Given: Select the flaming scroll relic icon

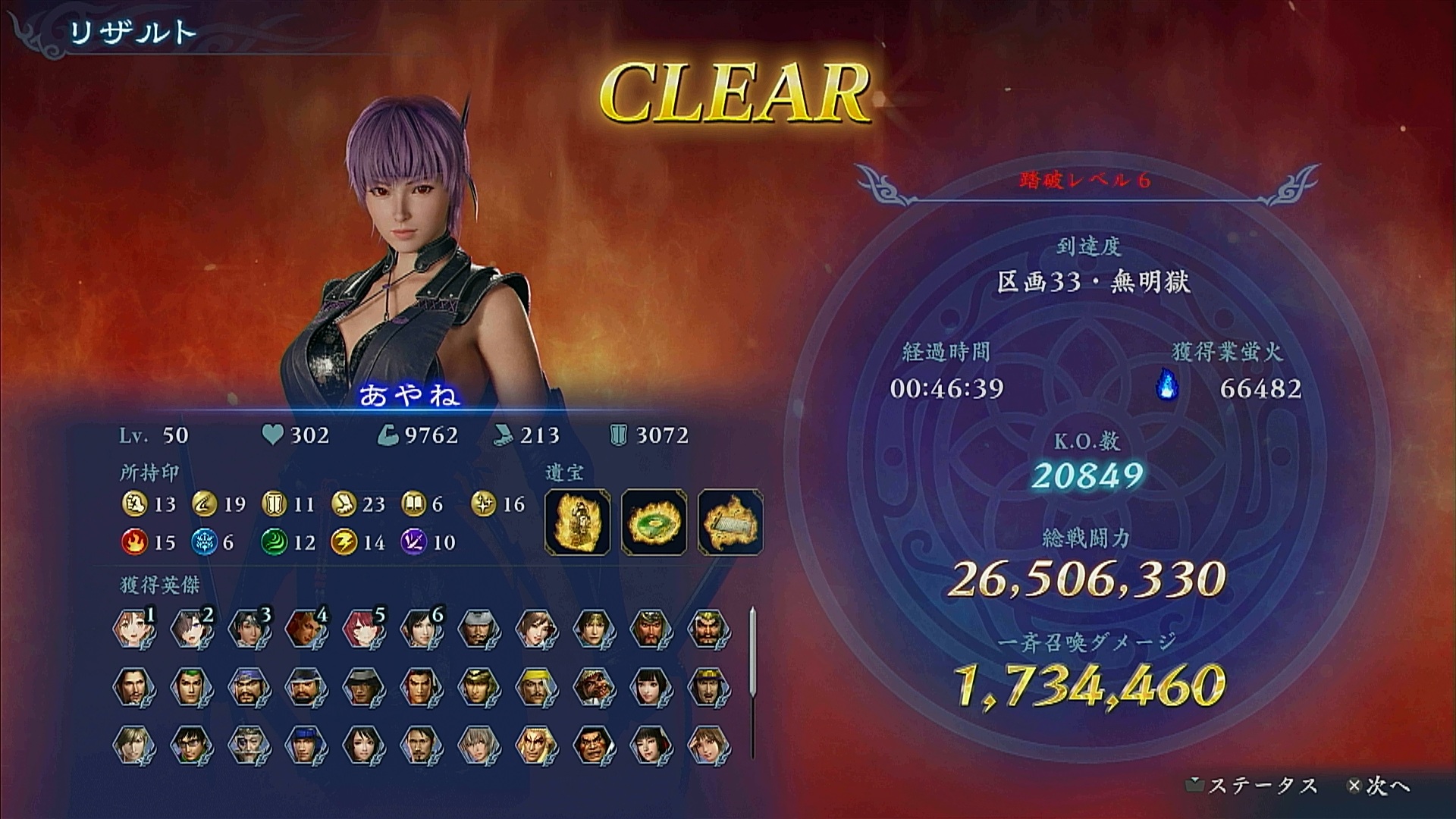Looking at the screenshot, I should click(730, 522).
